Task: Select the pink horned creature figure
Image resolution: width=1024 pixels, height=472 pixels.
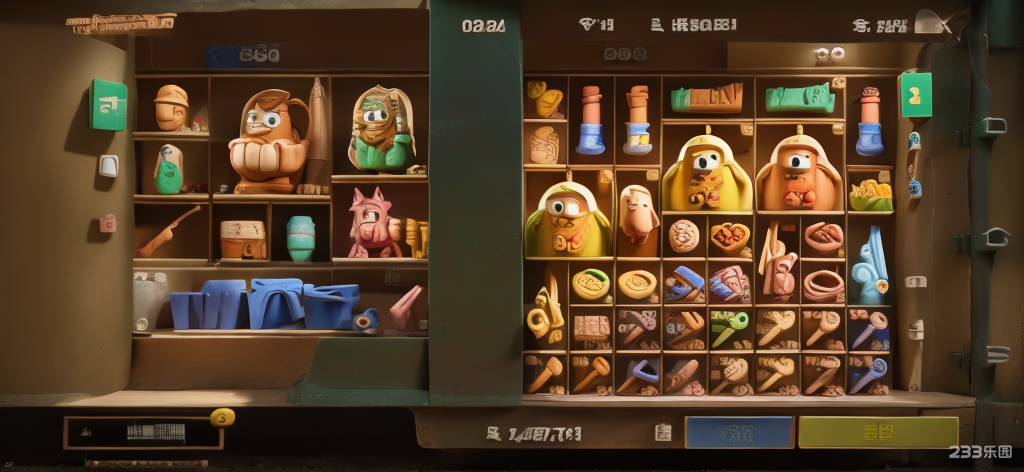Action: (x=372, y=223)
